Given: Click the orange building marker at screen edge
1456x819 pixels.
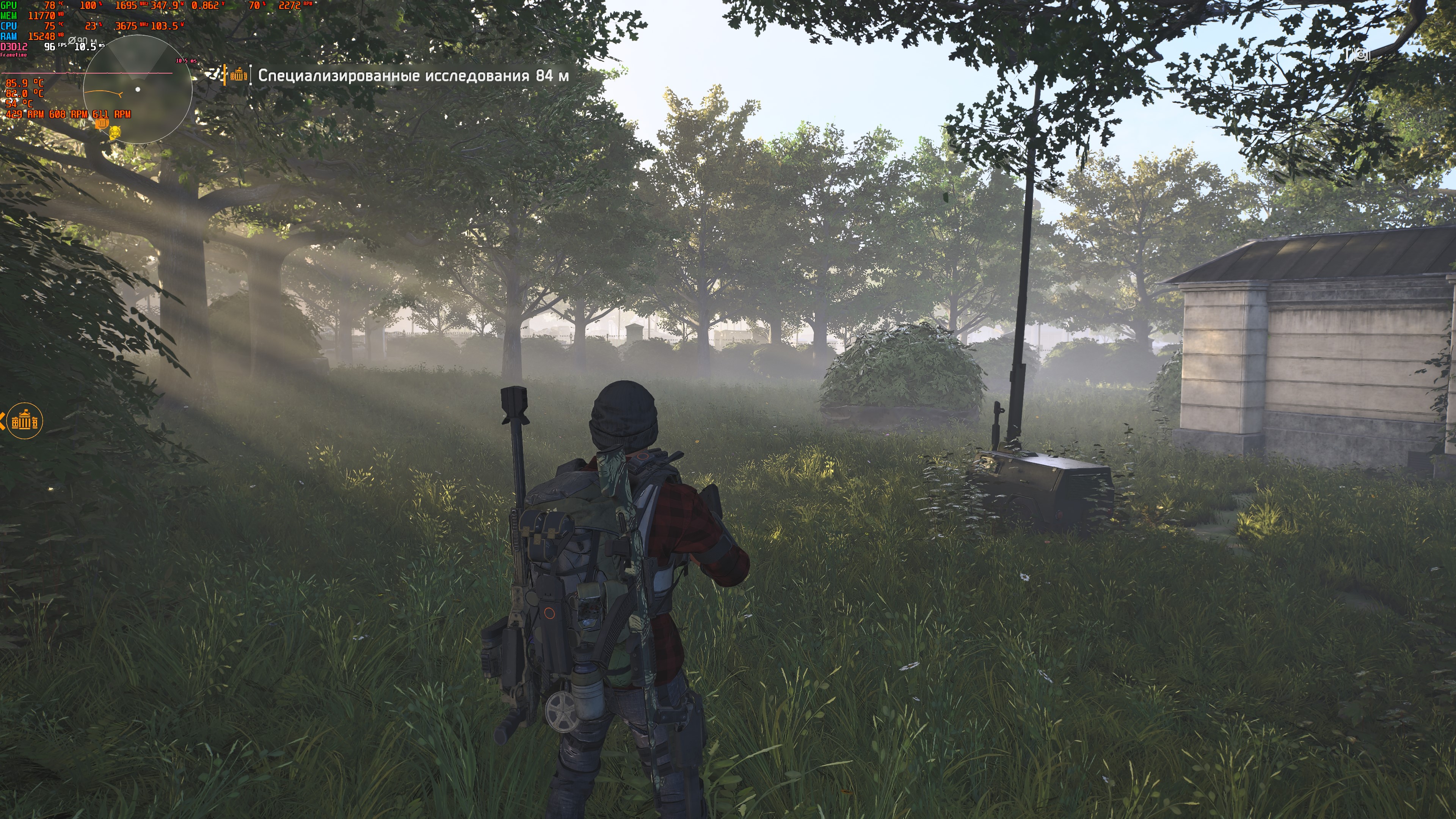Looking at the screenshot, I should (x=25, y=421).
